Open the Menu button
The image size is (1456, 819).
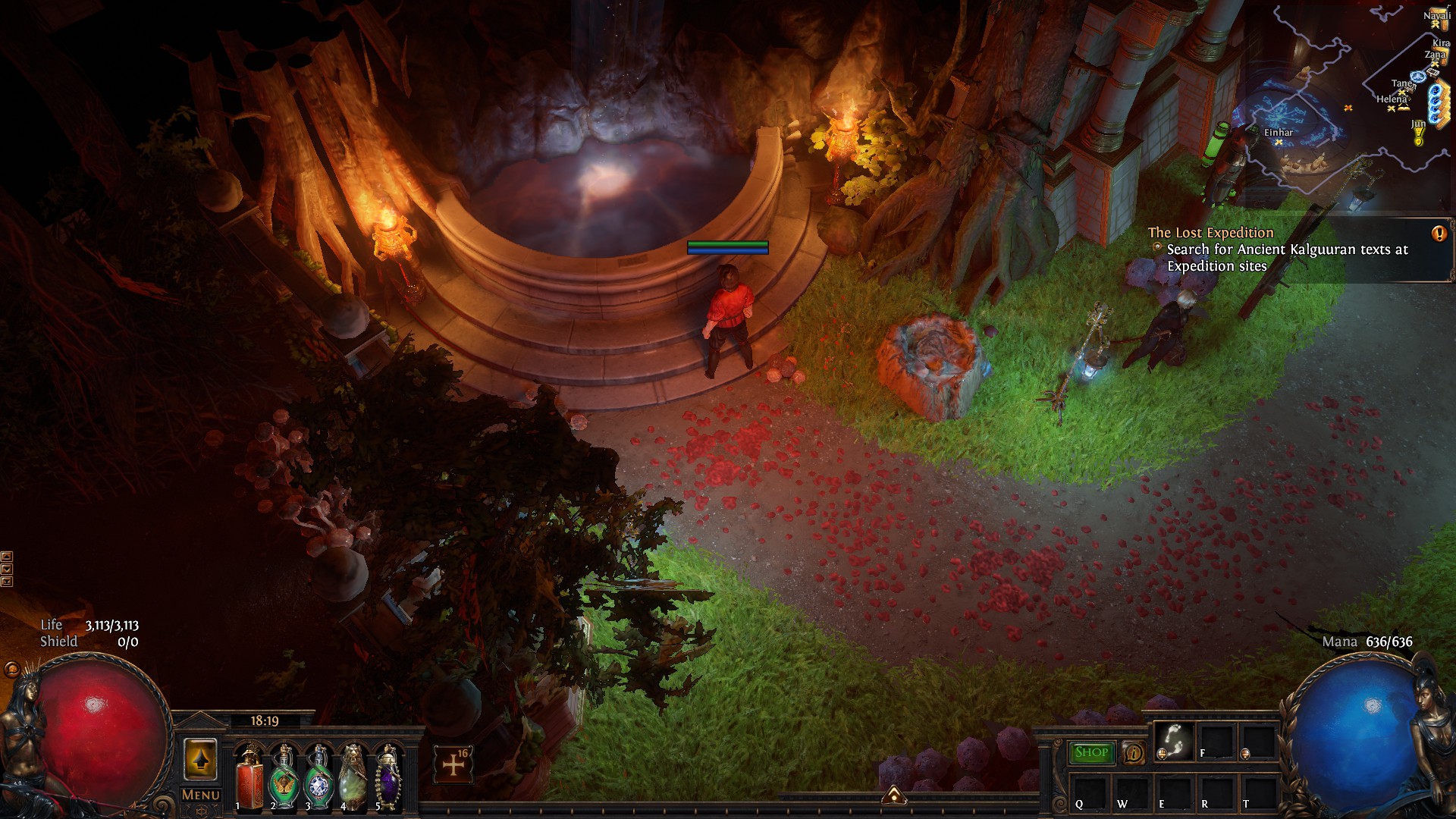click(x=201, y=795)
